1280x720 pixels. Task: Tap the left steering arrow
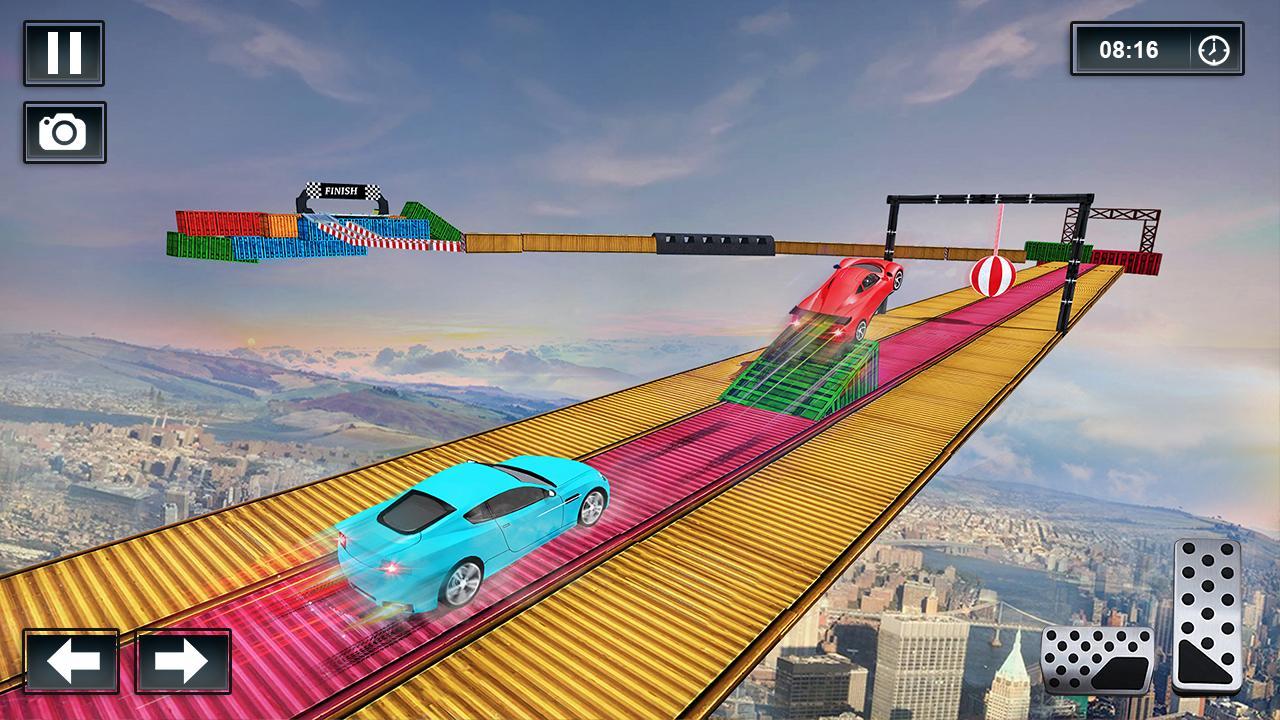coord(69,662)
